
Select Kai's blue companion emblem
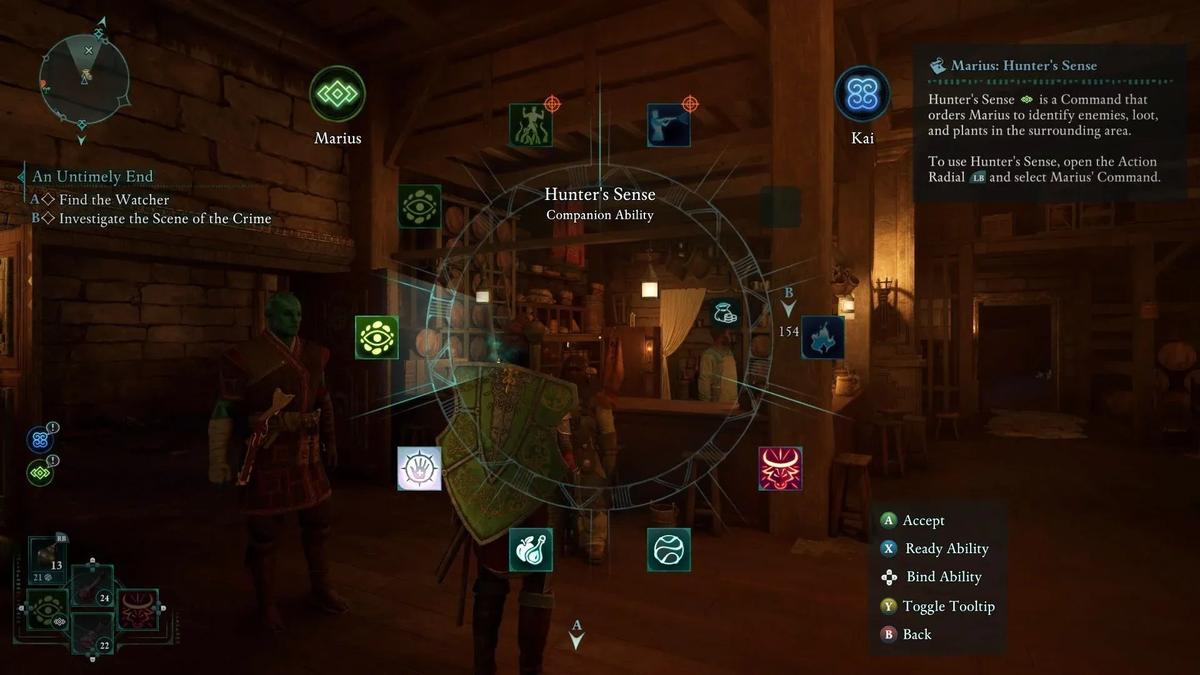pyautogui.click(x=862, y=94)
